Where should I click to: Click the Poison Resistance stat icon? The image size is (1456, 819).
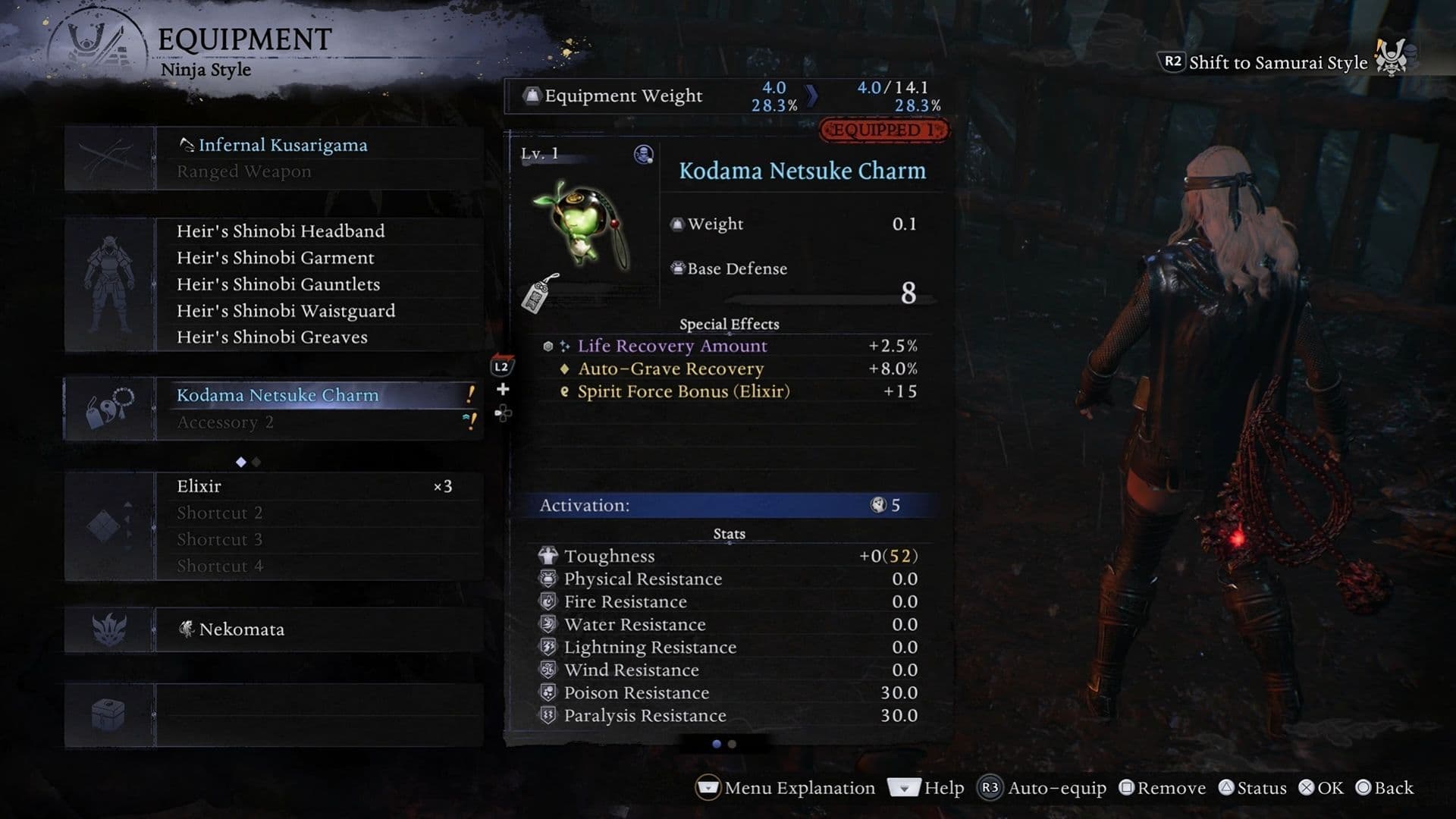(x=548, y=692)
